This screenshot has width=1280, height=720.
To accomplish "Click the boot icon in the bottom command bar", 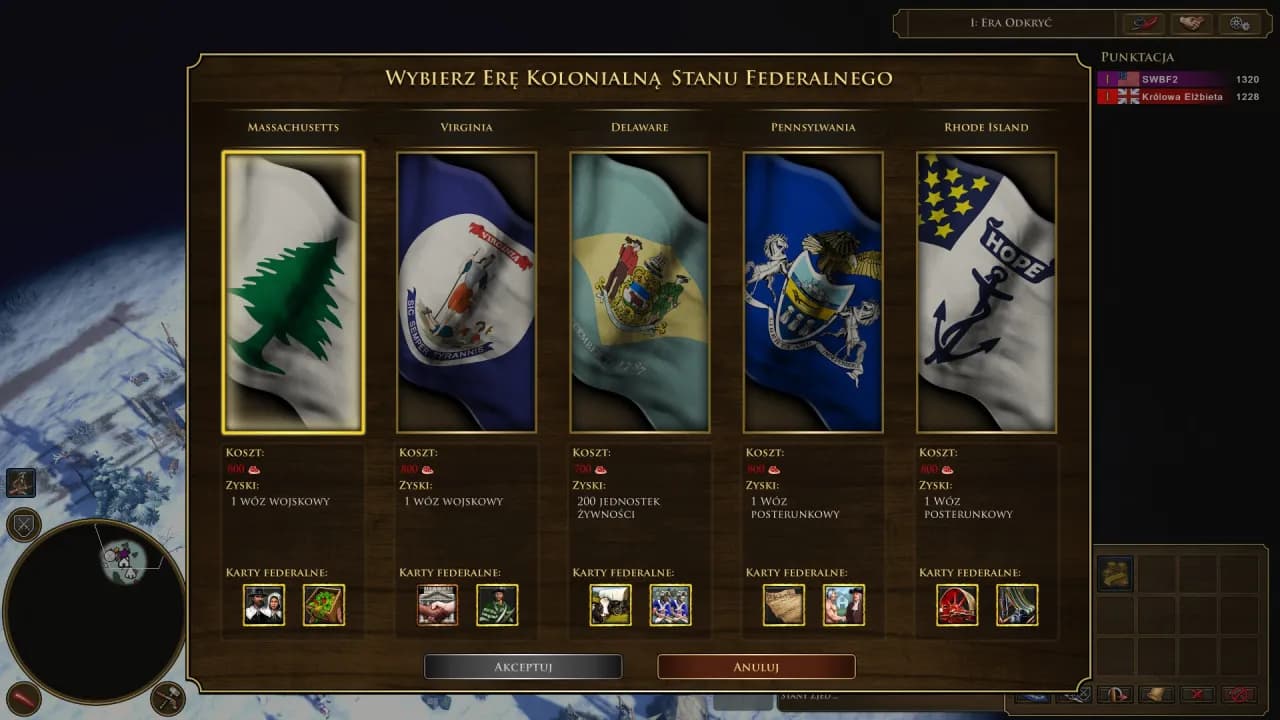I will click(1155, 693).
